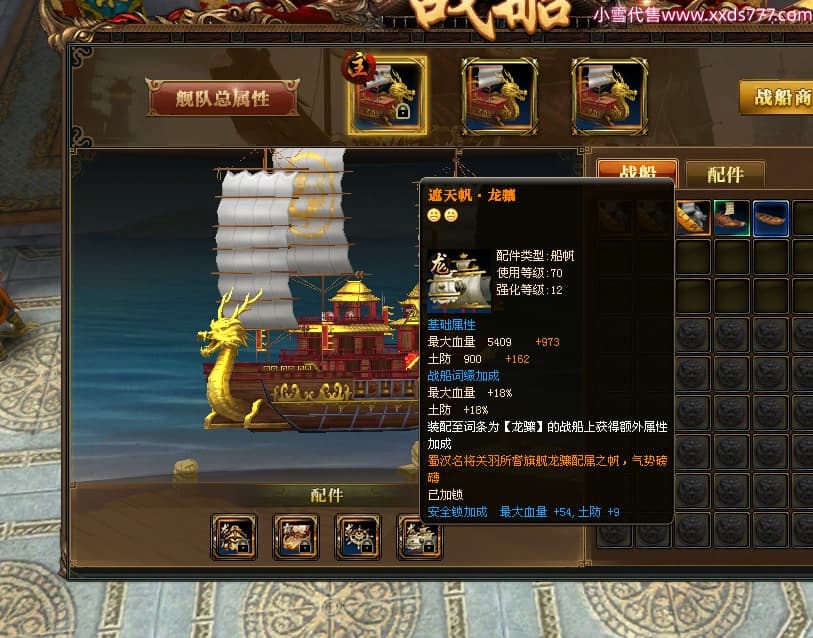The height and width of the screenshot is (638, 813).
Task: Select the main flagship slot marked 主
Action: 387,95
